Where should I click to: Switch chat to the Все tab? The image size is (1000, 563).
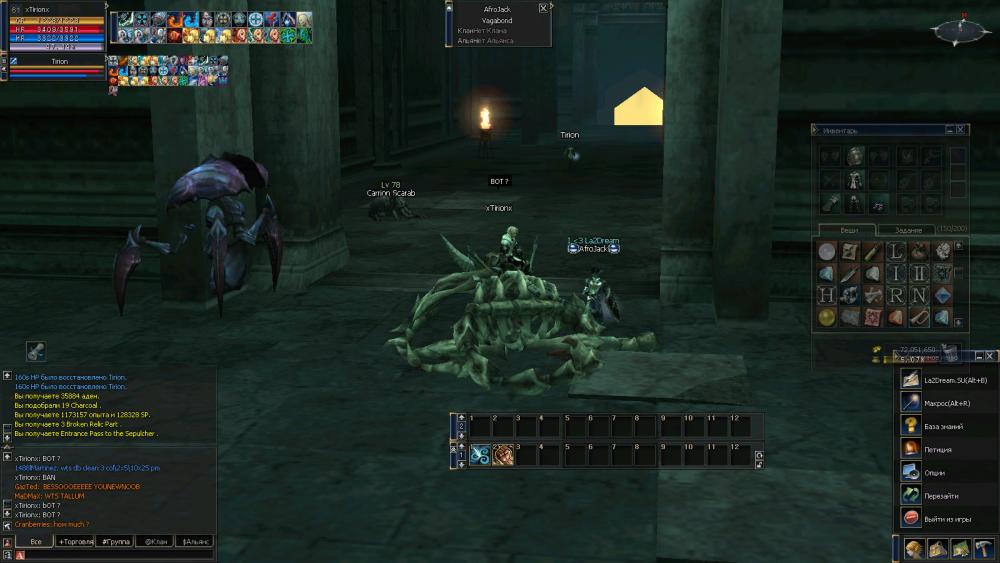click(35, 541)
